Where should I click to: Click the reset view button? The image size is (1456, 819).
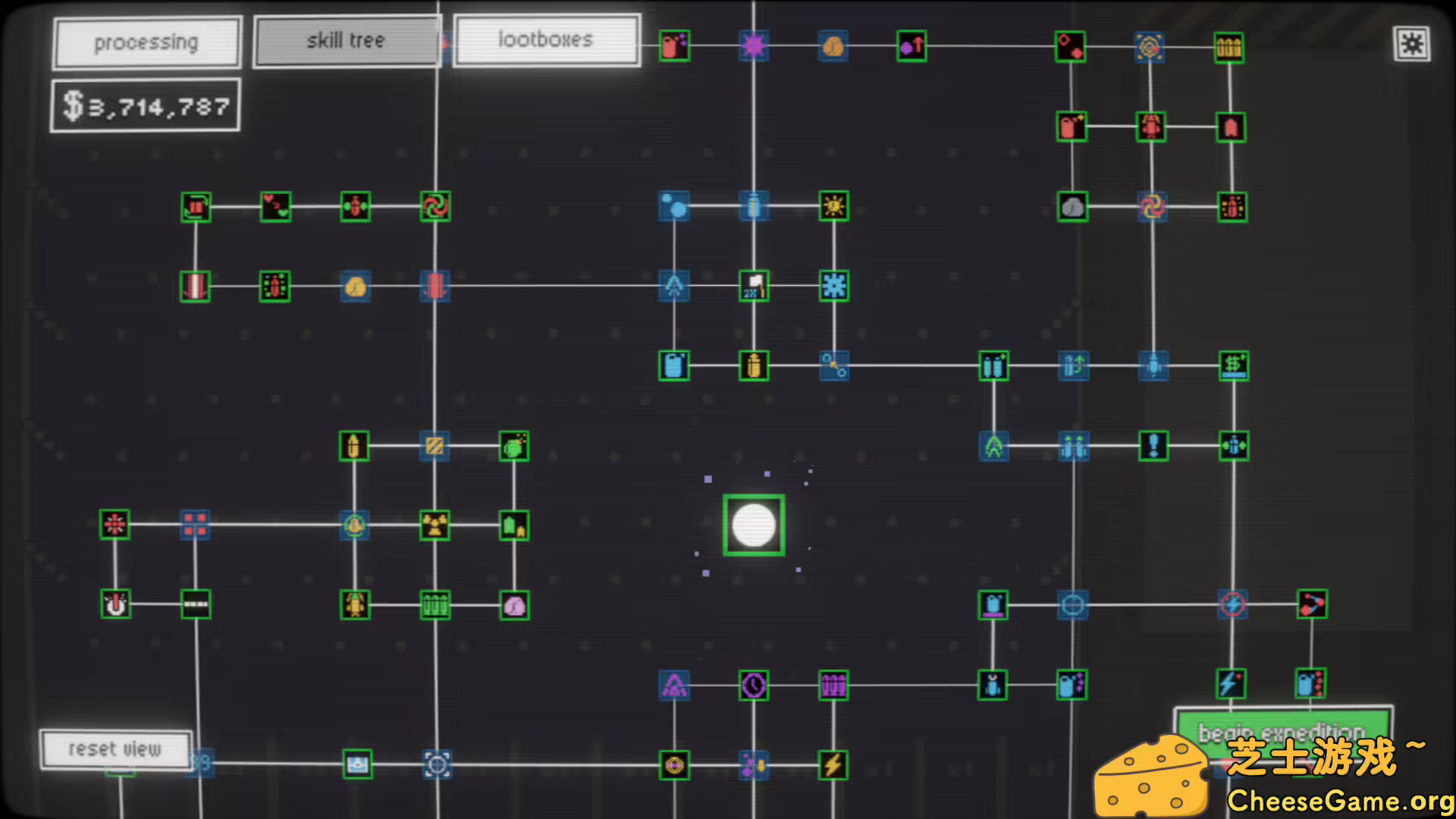coord(115,749)
